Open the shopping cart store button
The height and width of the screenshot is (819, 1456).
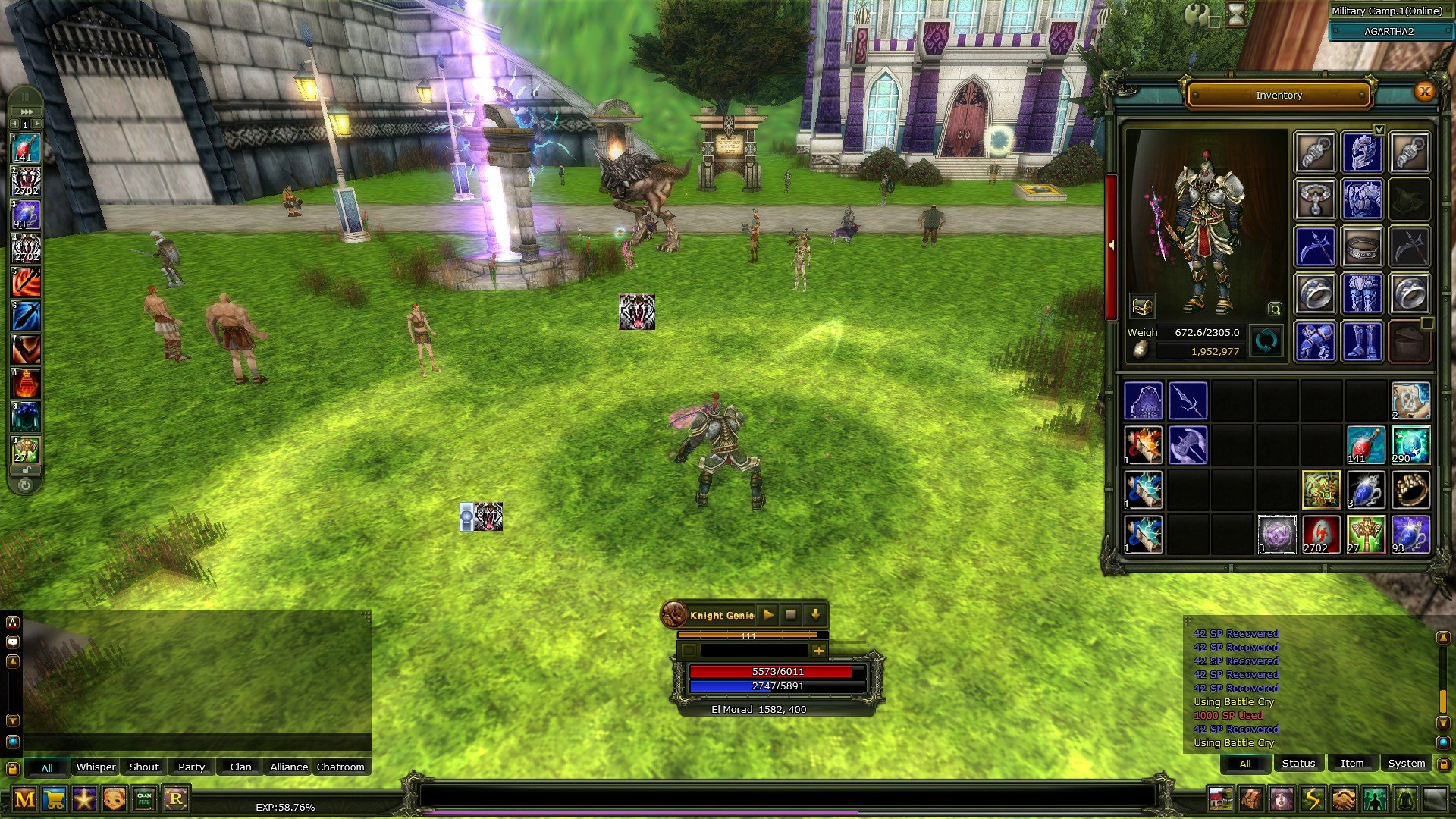(x=55, y=799)
